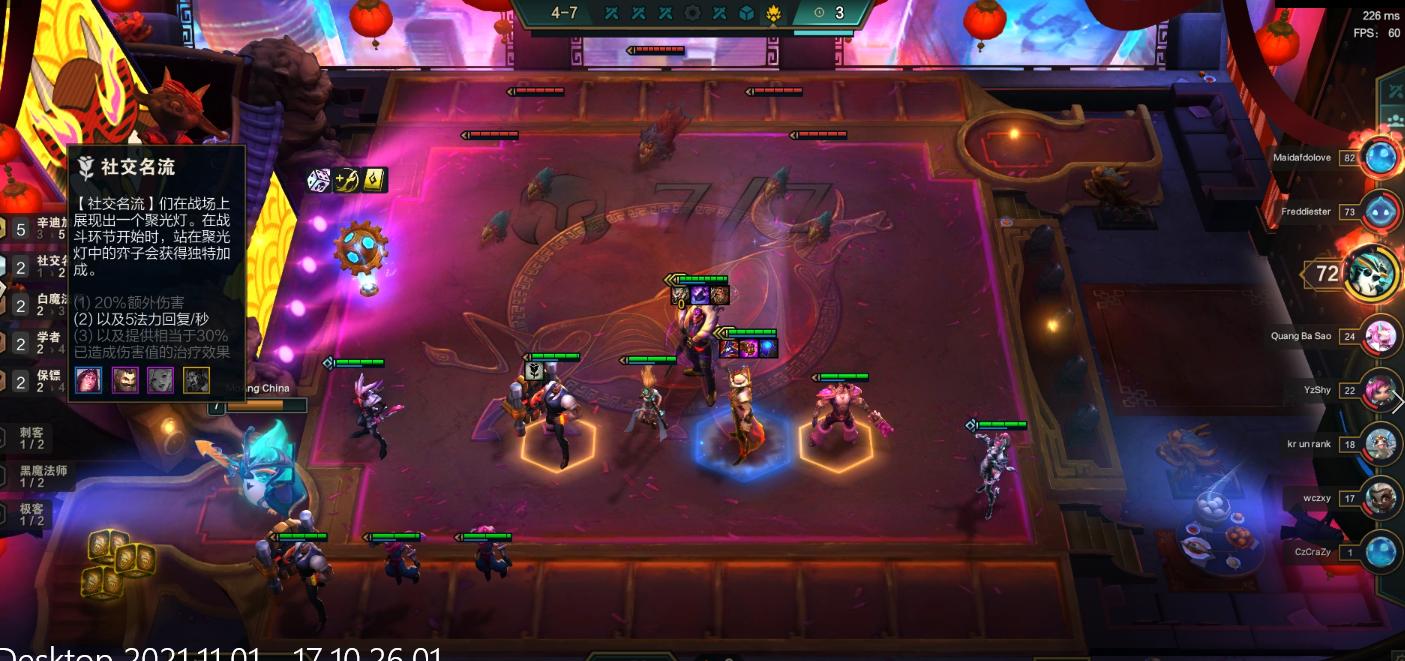View Freddiester's board from the scoreboard
The image size is (1405, 661).
(x=1381, y=212)
